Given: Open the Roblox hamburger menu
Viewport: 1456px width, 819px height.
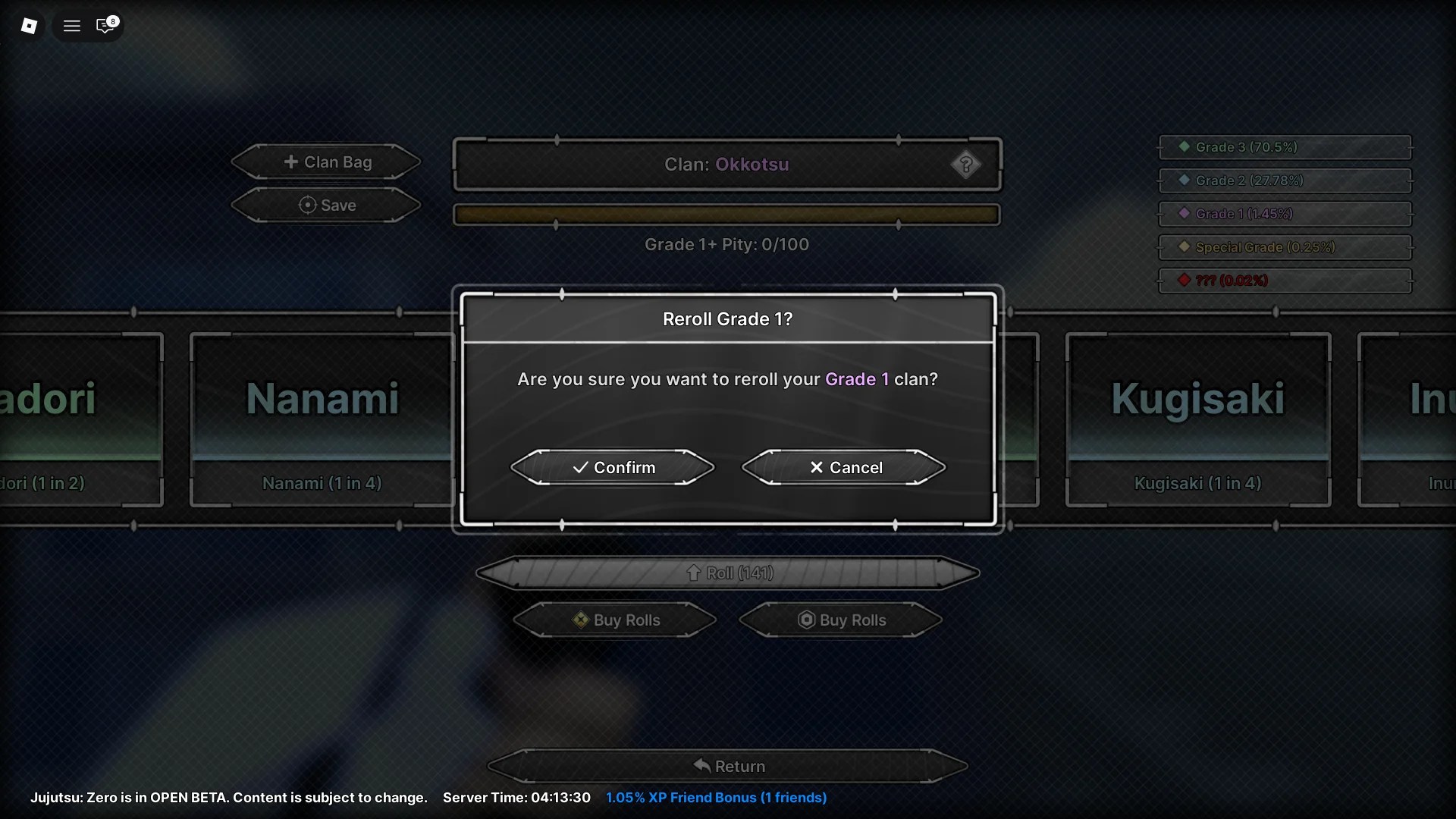Looking at the screenshot, I should 72,25.
